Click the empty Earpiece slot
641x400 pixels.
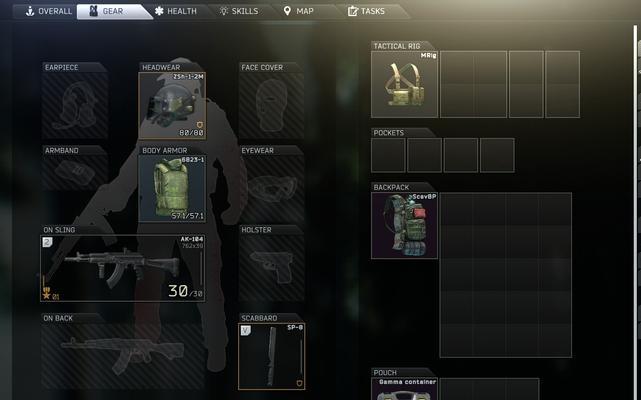pos(75,105)
